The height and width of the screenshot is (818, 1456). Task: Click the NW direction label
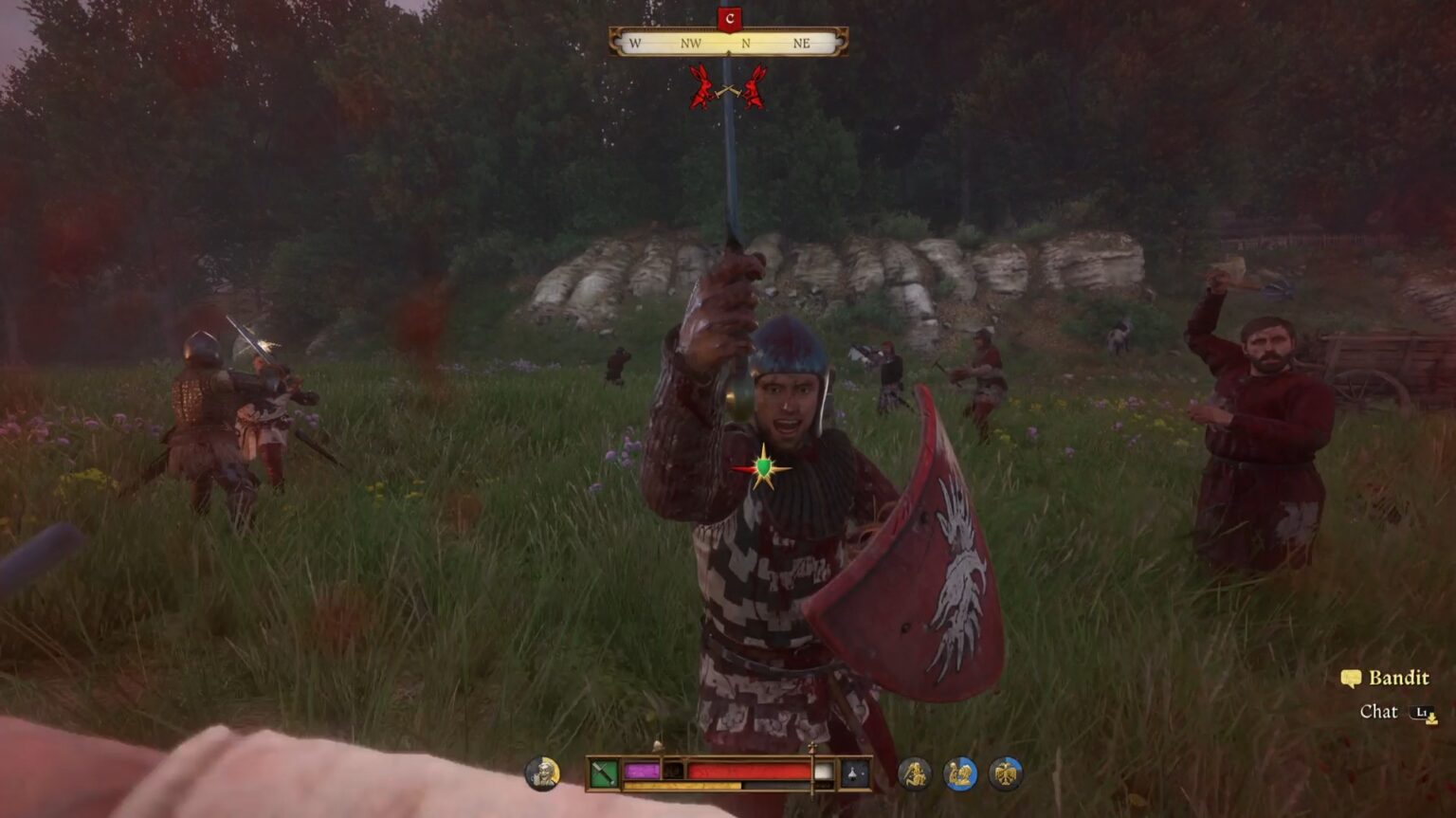pos(692,43)
